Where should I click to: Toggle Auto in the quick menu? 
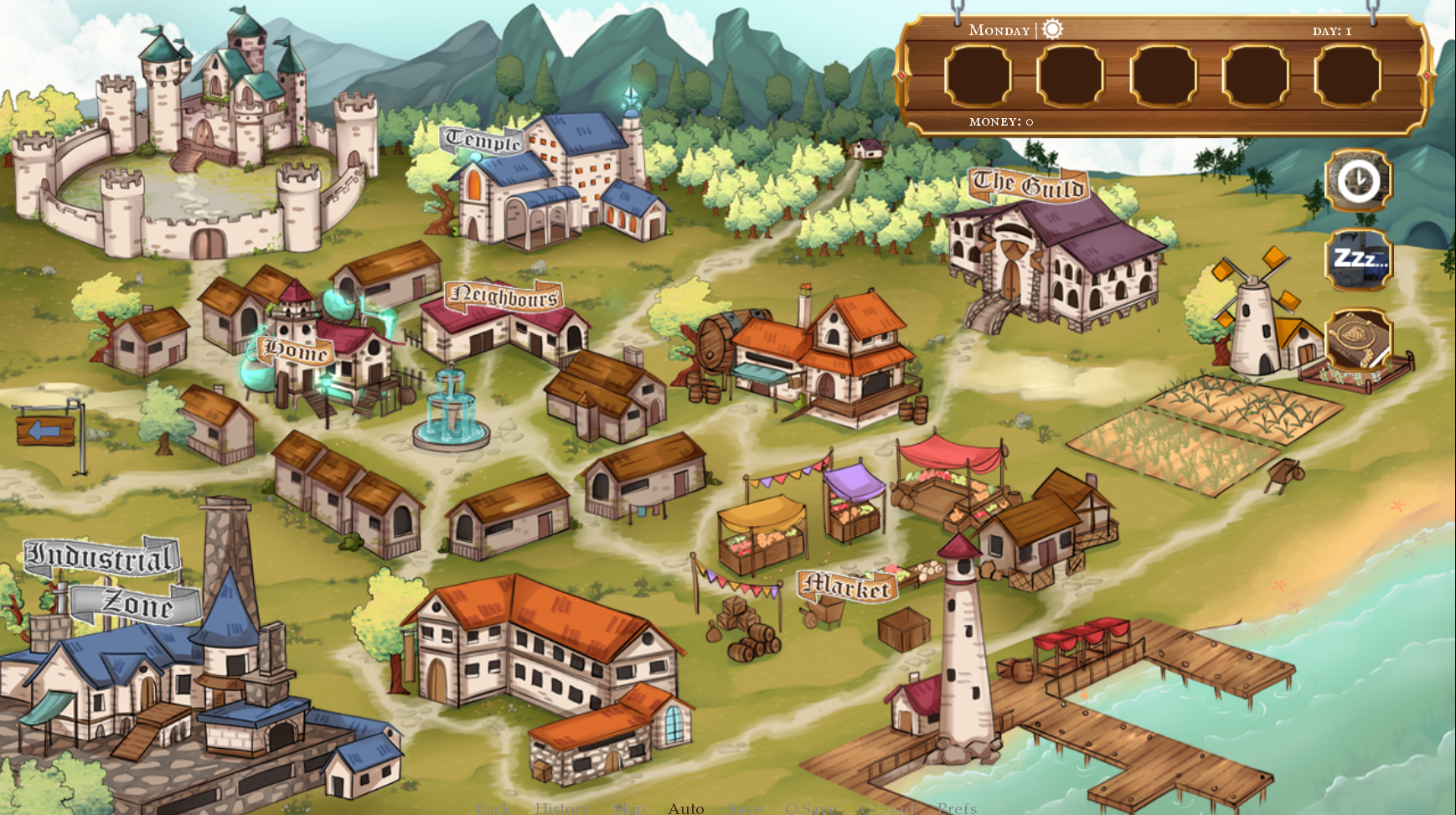686,808
